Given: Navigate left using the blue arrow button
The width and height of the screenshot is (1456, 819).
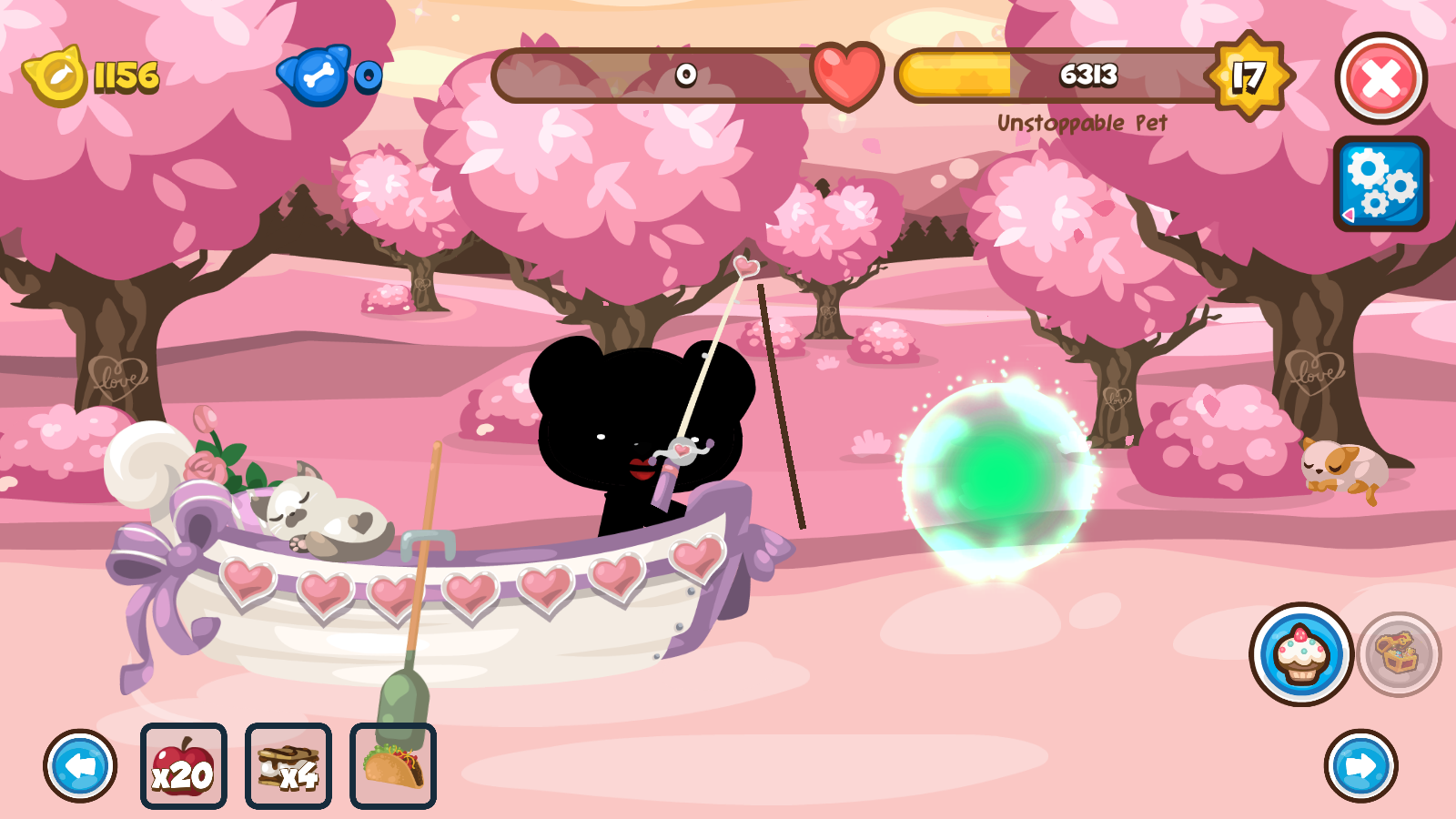Looking at the screenshot, I should coord(80,767).
